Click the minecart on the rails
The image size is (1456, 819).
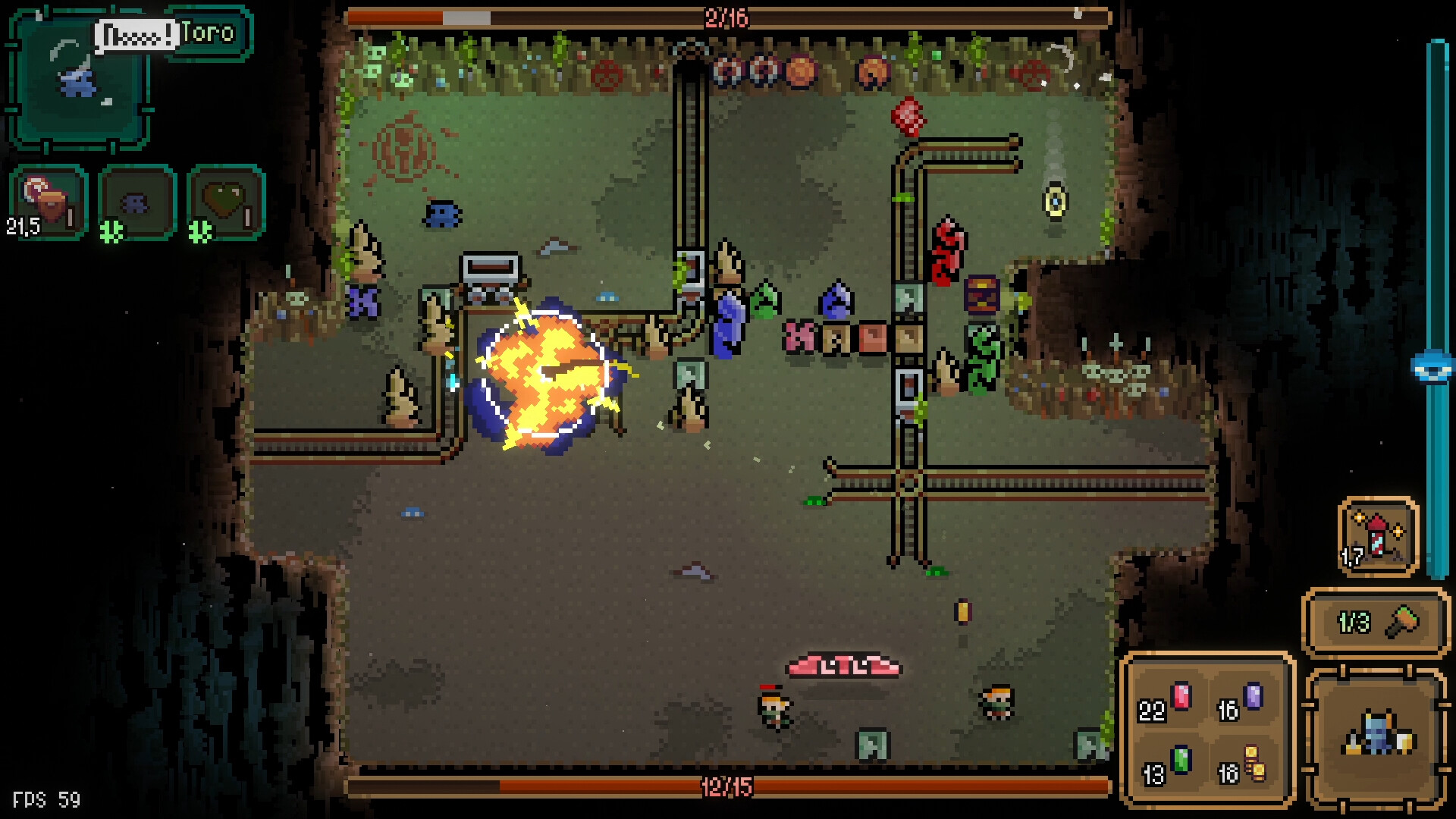point(490,275)
